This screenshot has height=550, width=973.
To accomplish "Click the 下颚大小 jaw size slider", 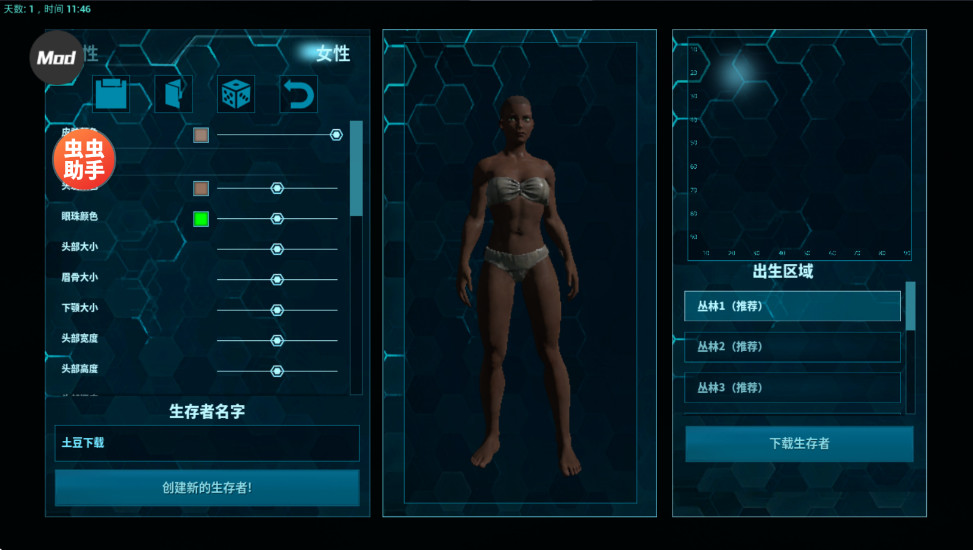I will coord(277,310).
